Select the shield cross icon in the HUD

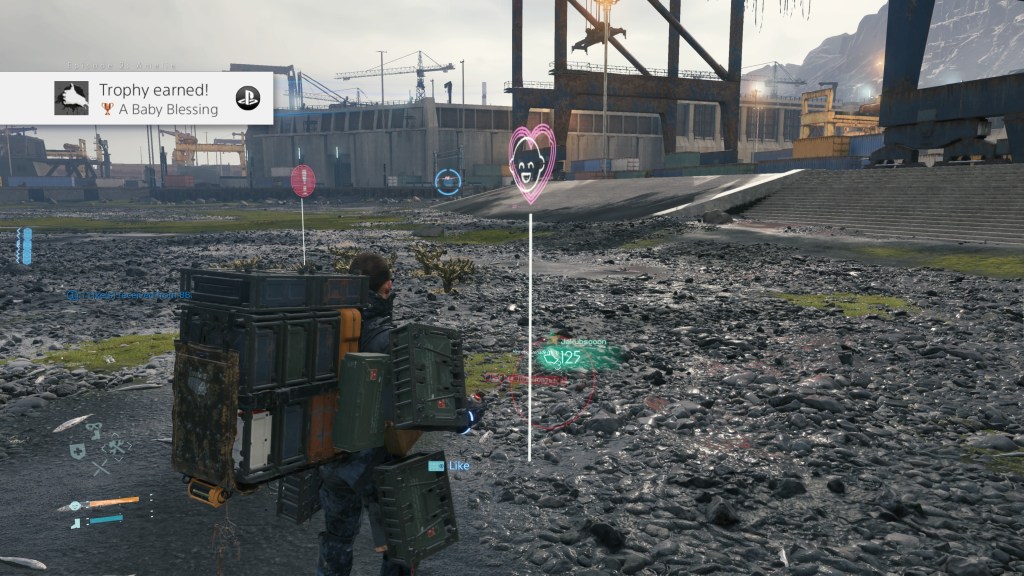tap(77, 451)
